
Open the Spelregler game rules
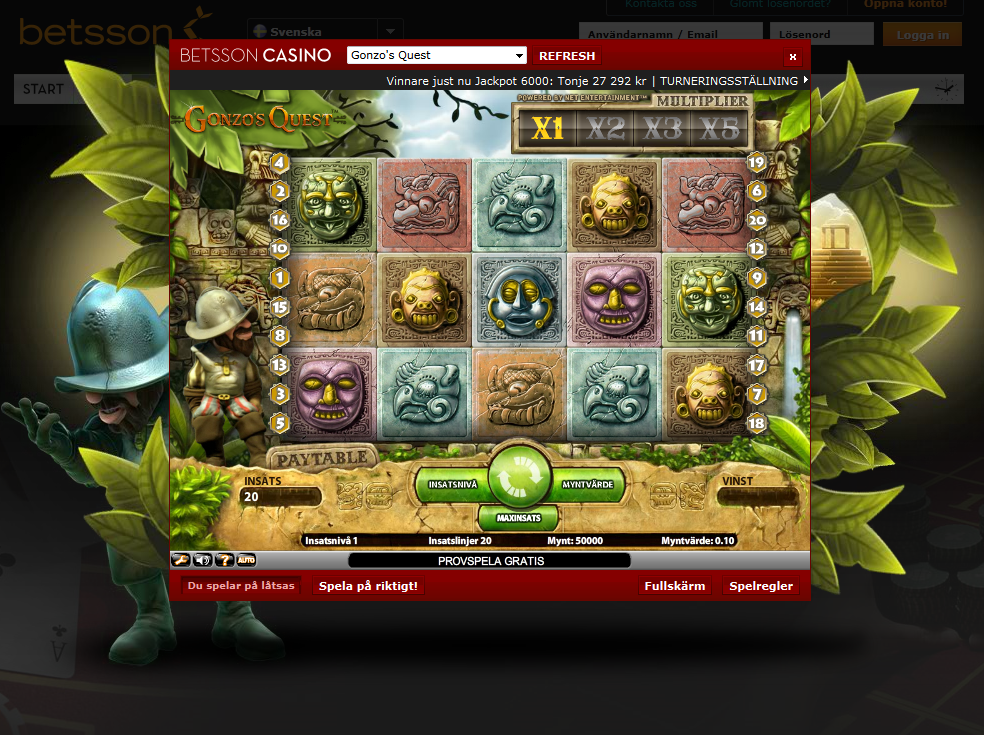(761, 586)
